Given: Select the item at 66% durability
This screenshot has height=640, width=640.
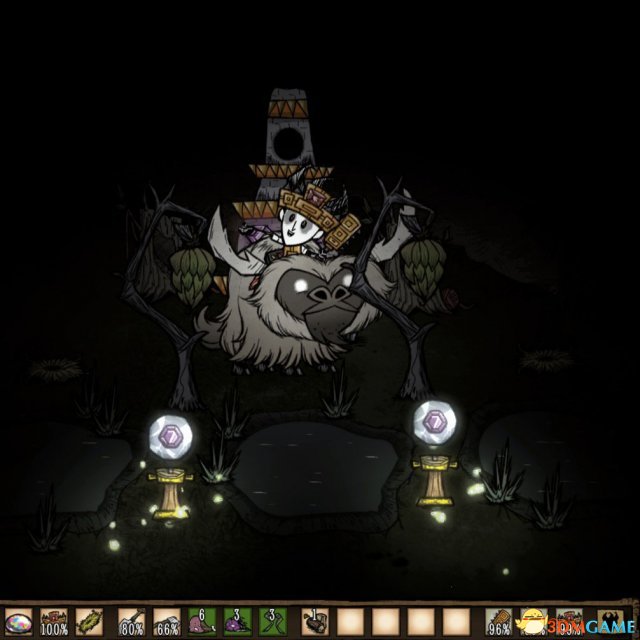Looking at the screenshot, I should pyautogui.click(x=167, y=621).
